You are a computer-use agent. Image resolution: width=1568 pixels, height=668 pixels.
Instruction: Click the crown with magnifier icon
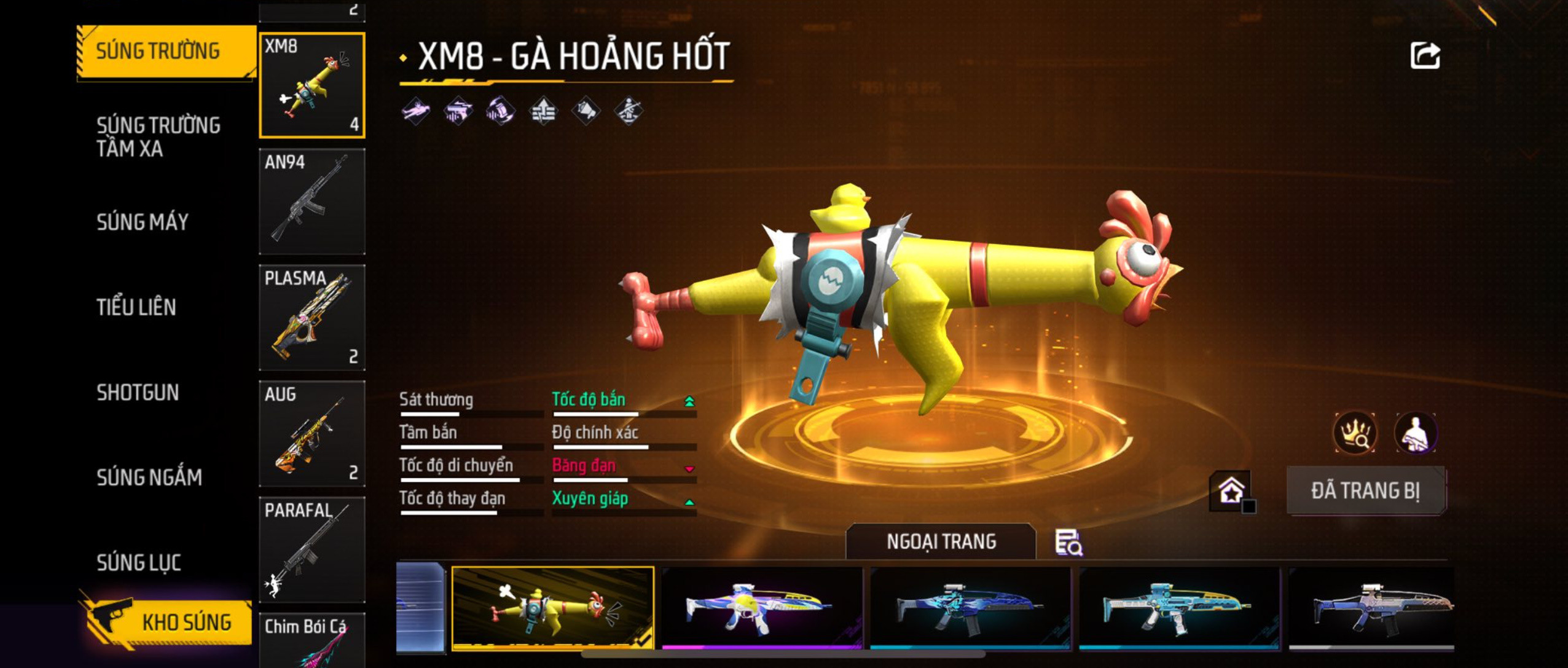point(1355,433)
